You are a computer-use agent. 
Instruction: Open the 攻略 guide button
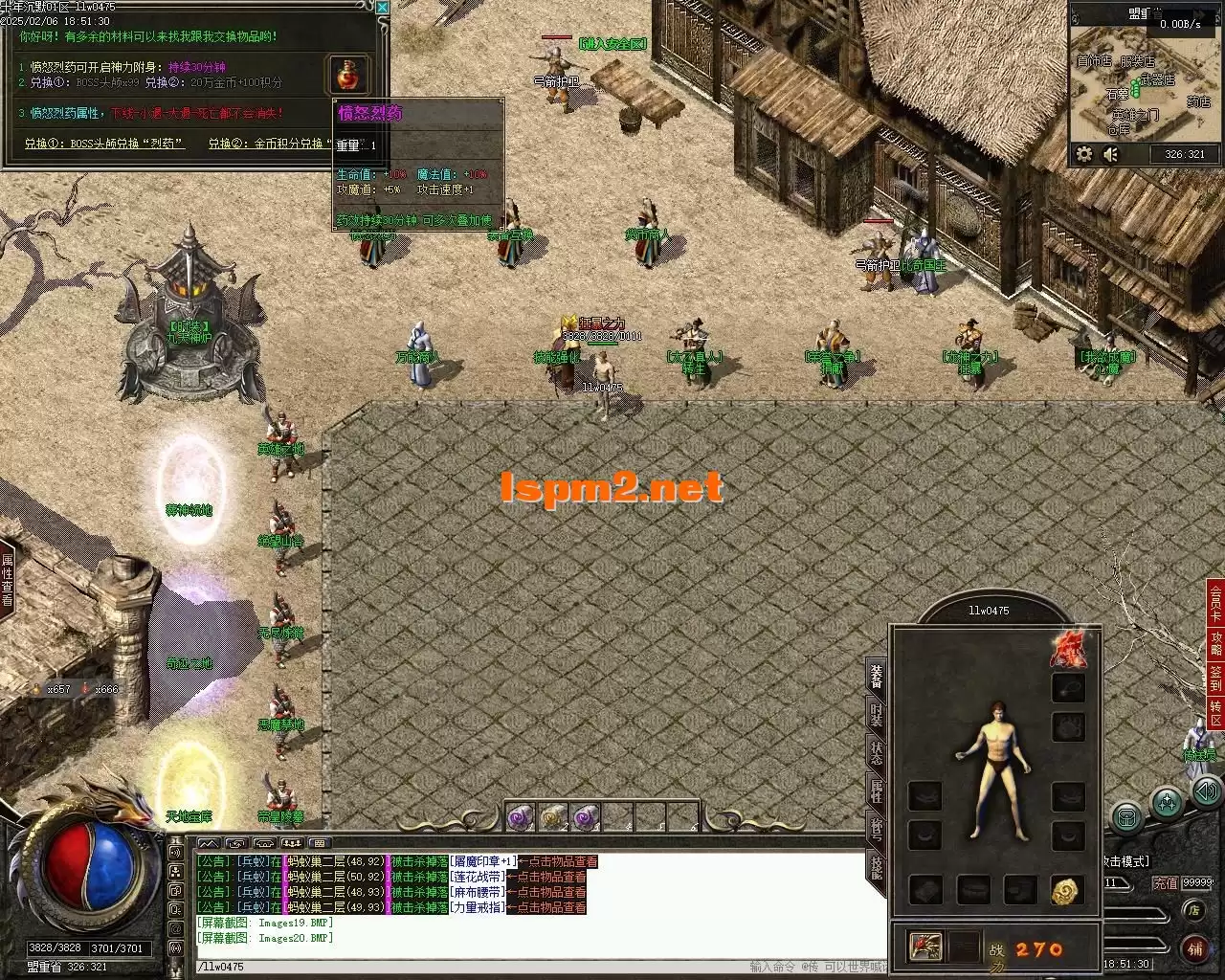click(x=1215, y=640)
